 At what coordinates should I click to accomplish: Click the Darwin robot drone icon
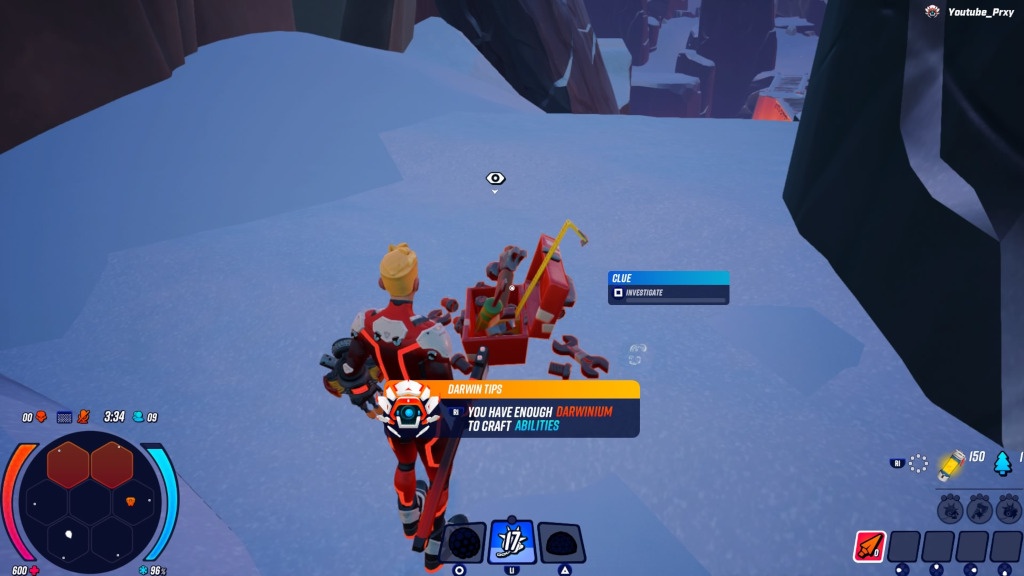408,412
